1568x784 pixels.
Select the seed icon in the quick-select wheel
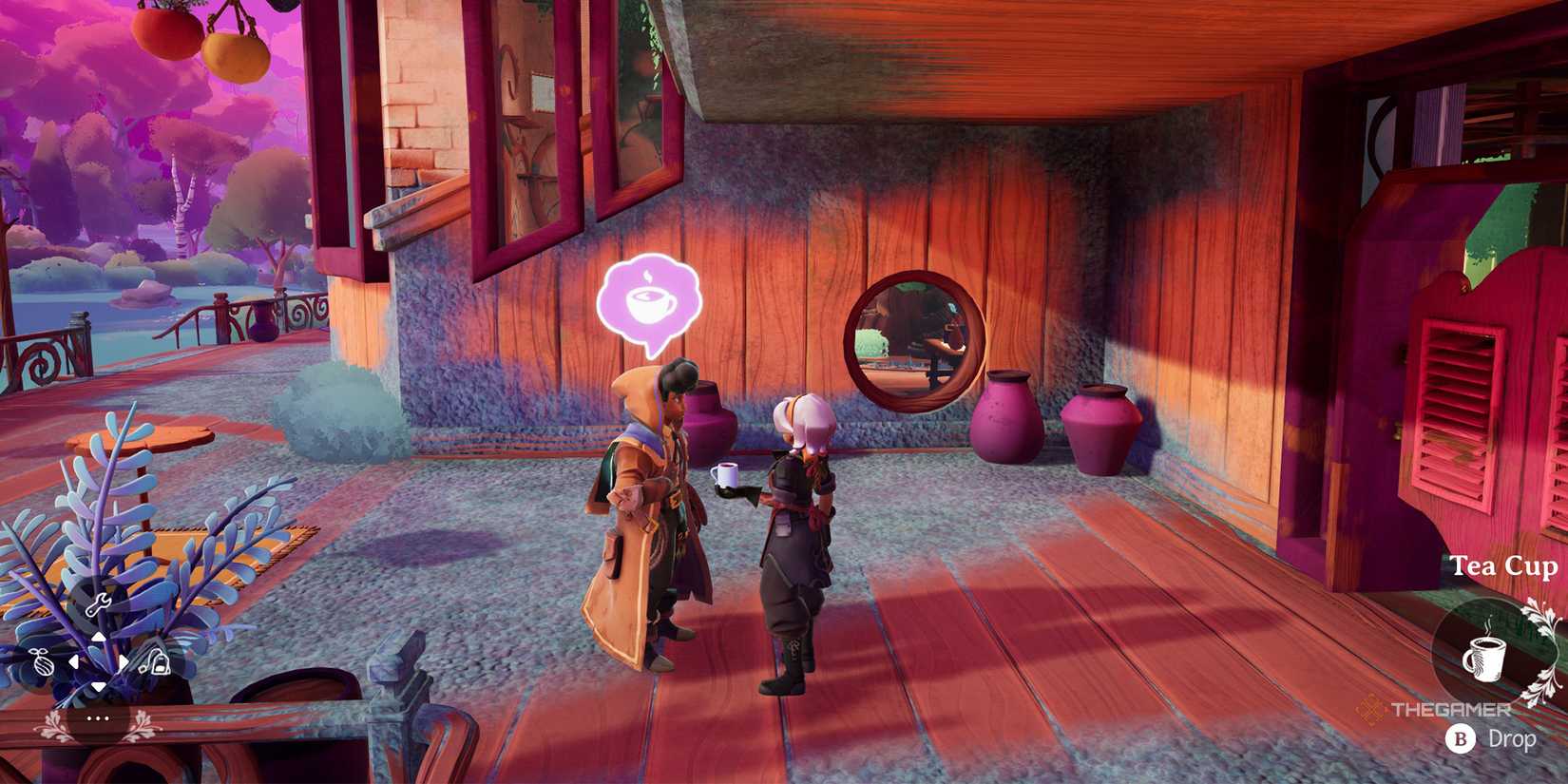[x=42, y=662]
